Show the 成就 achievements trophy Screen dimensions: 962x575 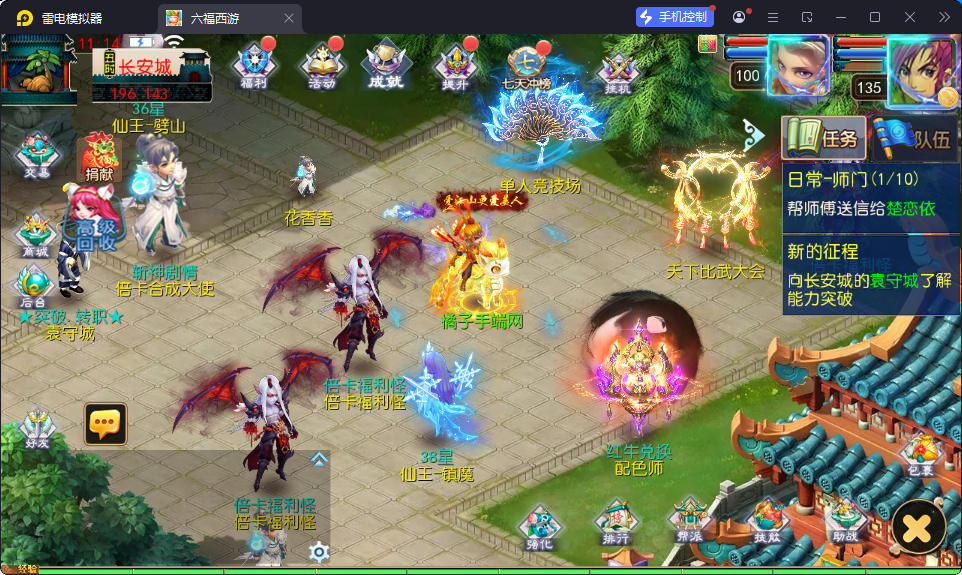click(384, 67)
